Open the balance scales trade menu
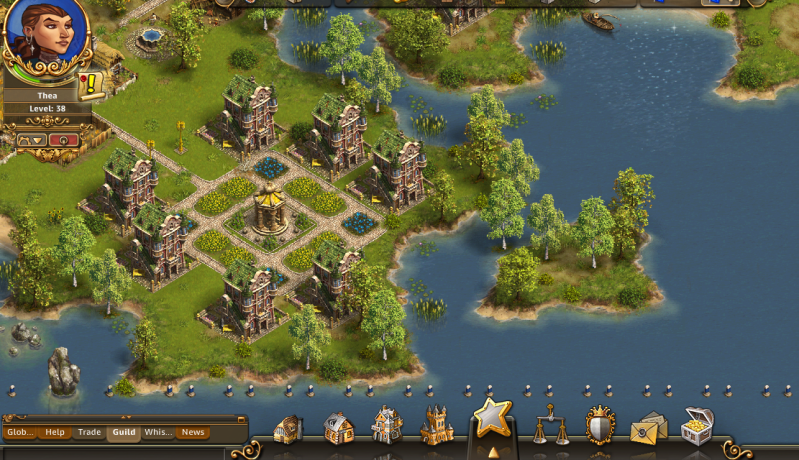Screen dimensions: 799x460 [549, 425]
